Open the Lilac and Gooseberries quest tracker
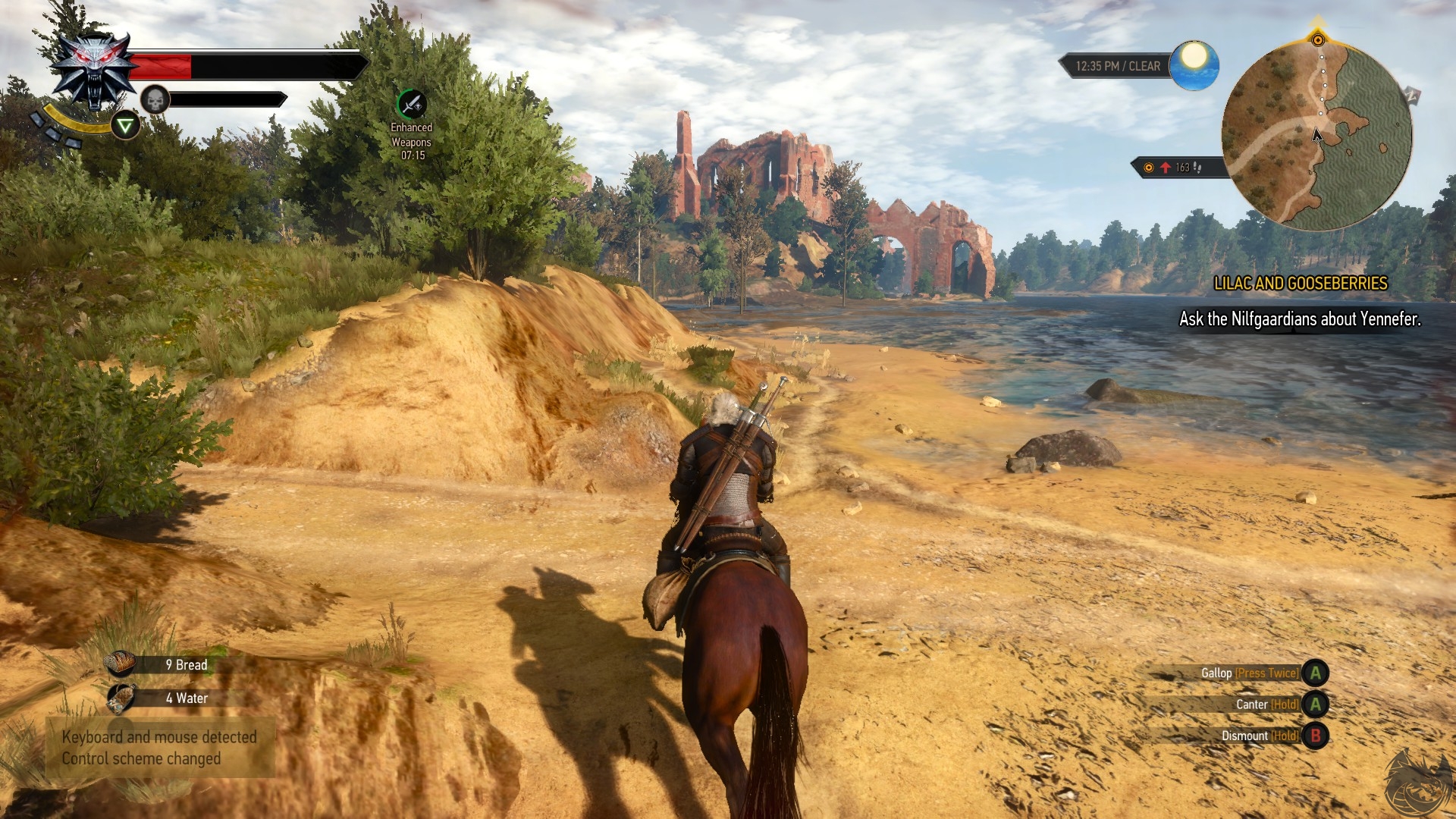 [x=1300, y=284]
